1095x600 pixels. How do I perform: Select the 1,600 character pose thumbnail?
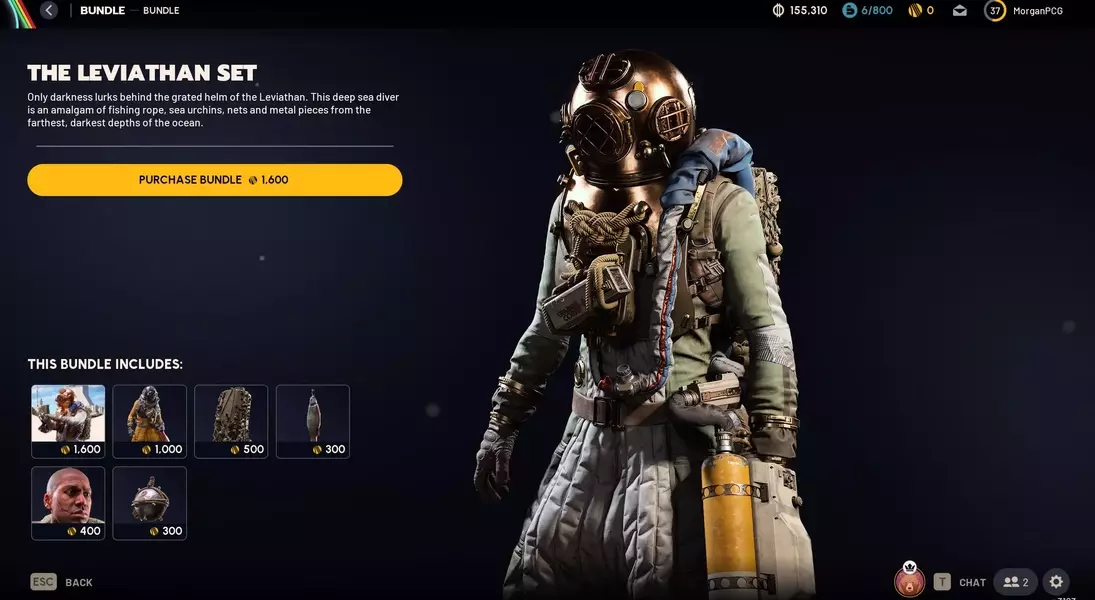(68, 421)
